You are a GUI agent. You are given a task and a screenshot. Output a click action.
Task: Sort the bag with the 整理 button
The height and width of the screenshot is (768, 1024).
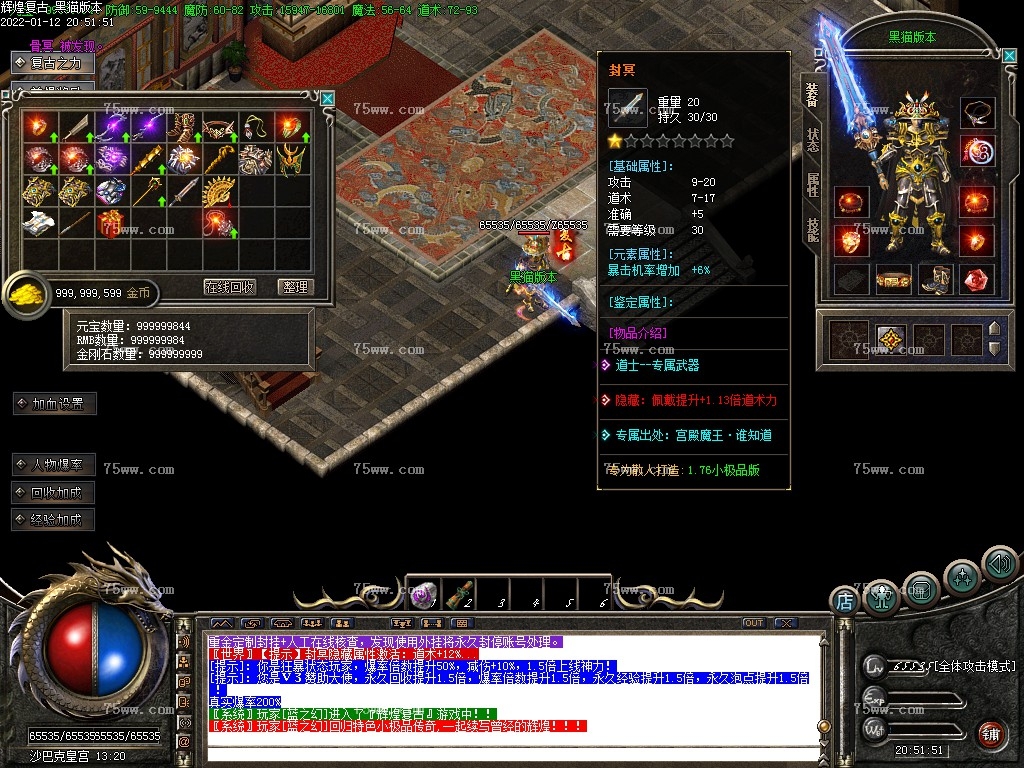294,287
